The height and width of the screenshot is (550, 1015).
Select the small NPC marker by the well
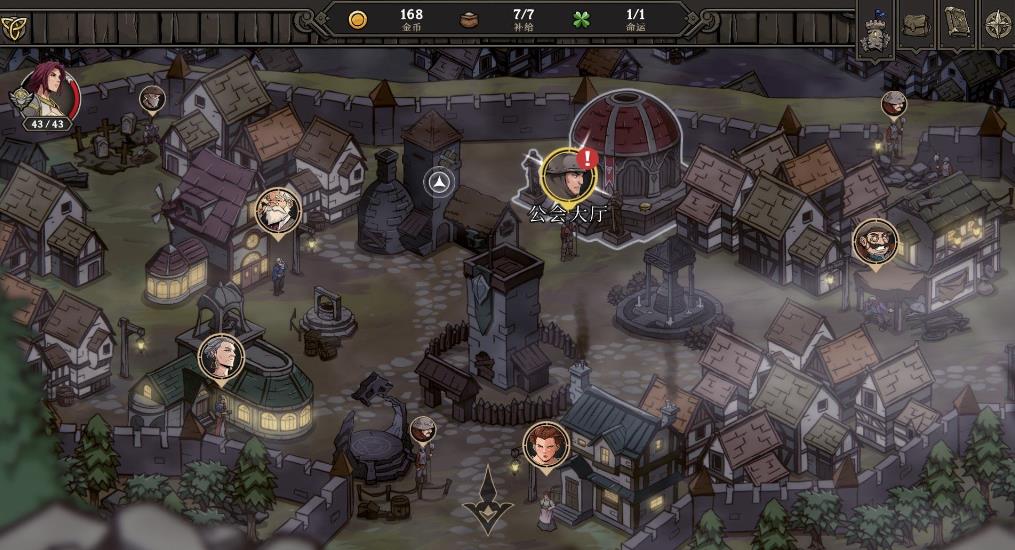pos(423,429)
